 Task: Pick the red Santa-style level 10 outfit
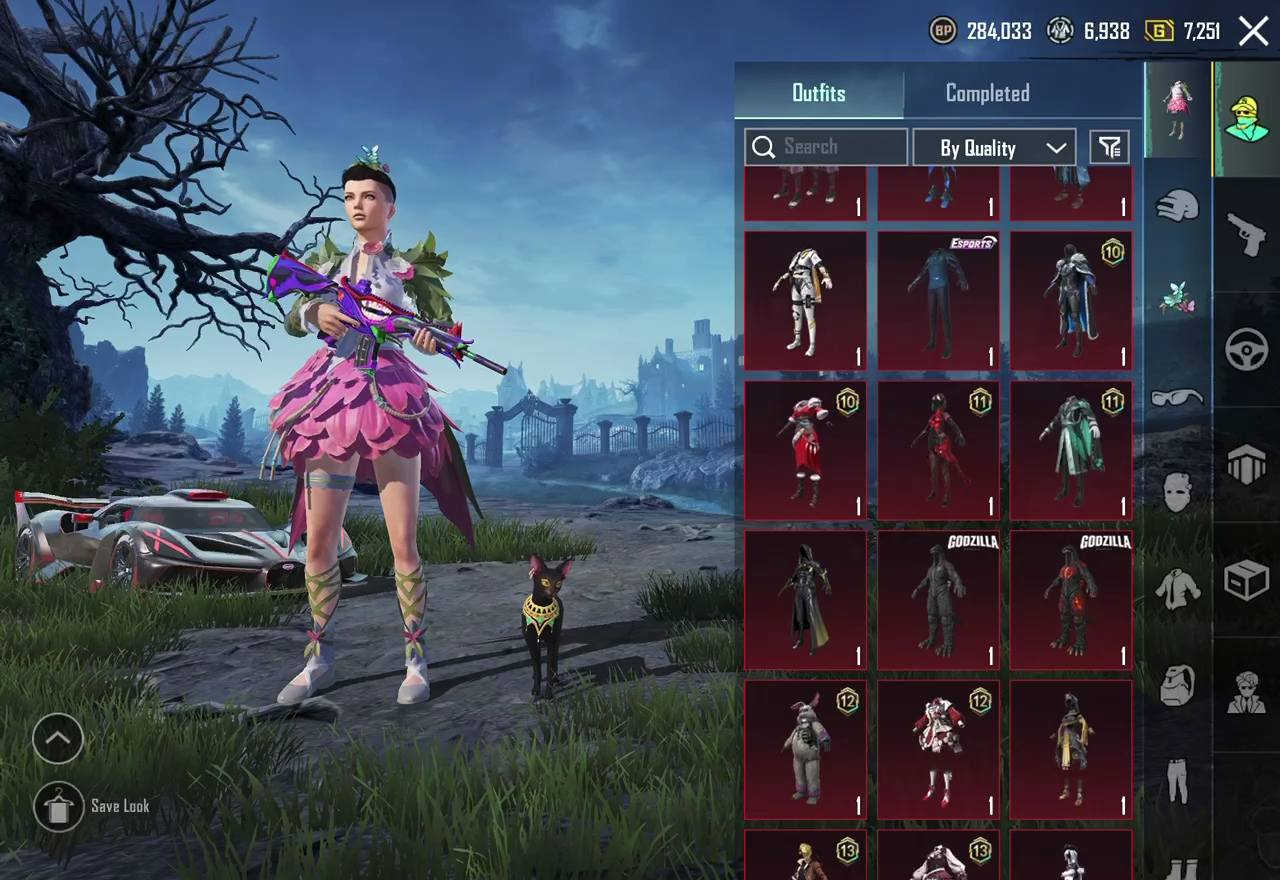click(x=805, y=450)
